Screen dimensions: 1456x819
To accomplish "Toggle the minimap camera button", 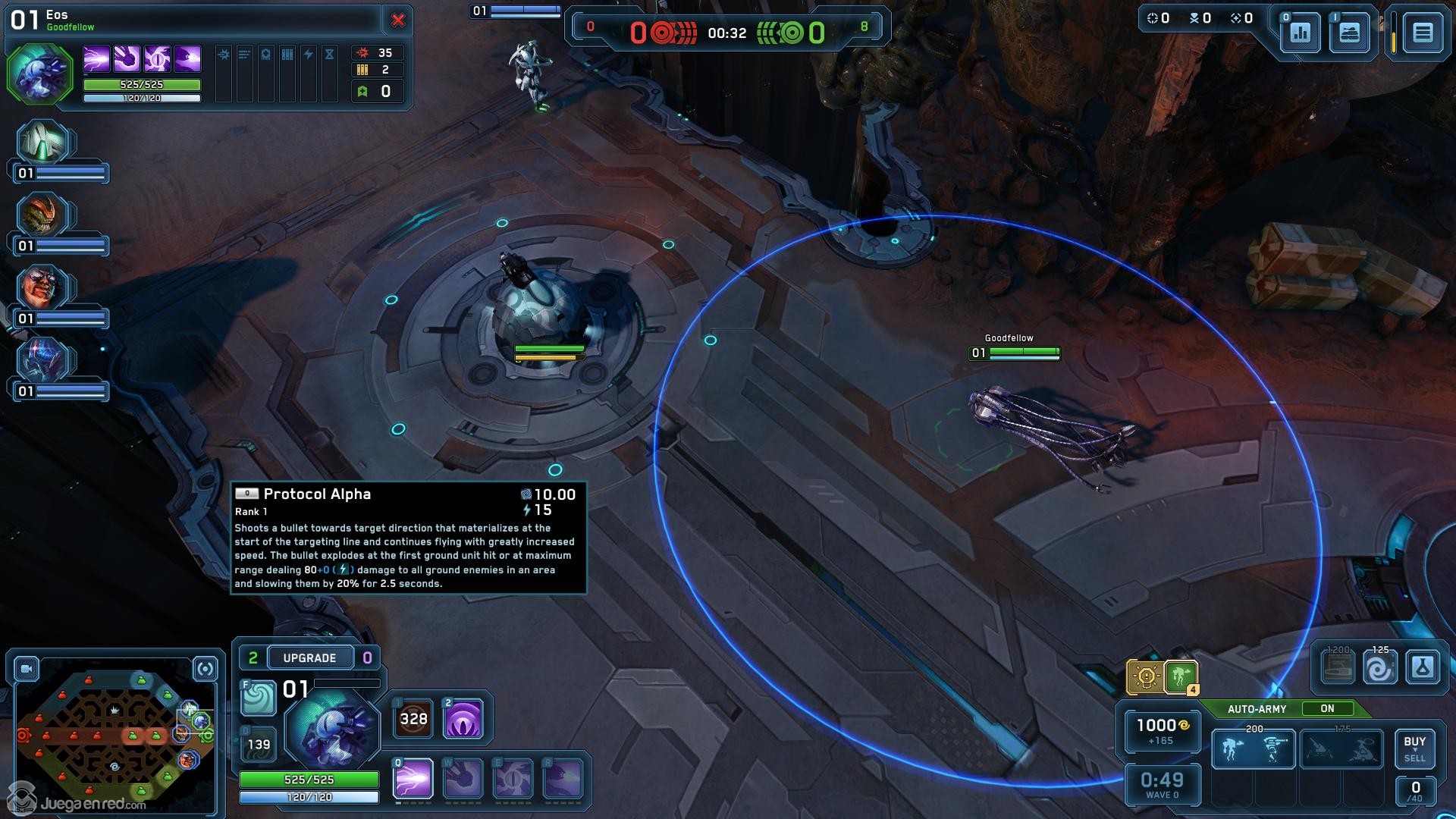I will (27, 669).
